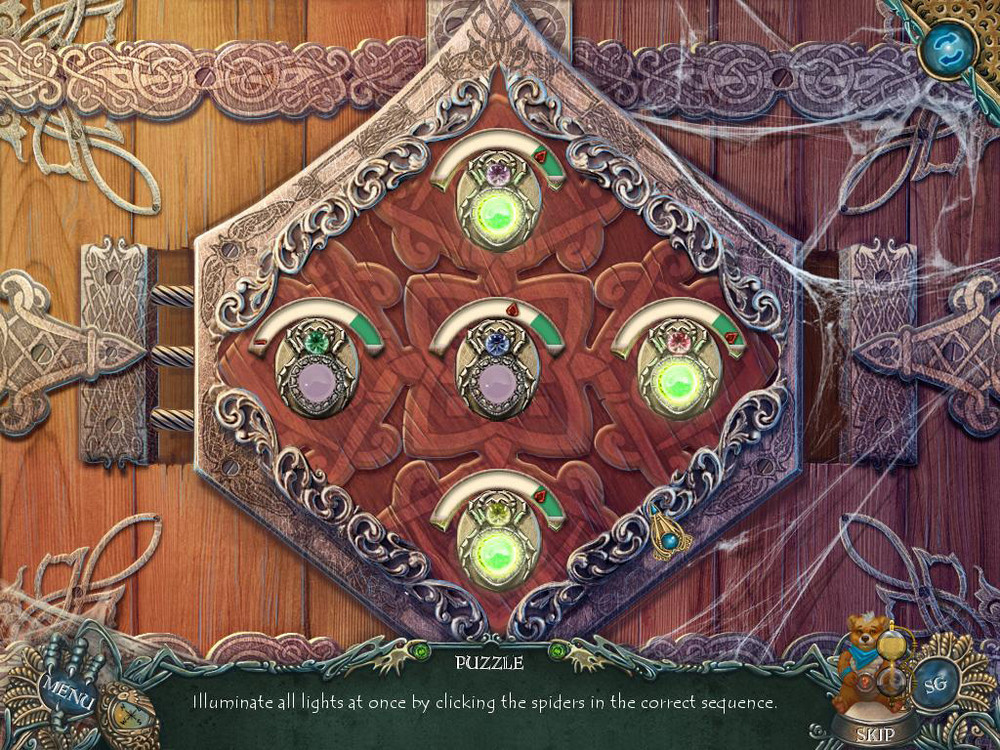Open the SG strategy guide
Viewport: 1000px width, 750px height.
(936, 686)
